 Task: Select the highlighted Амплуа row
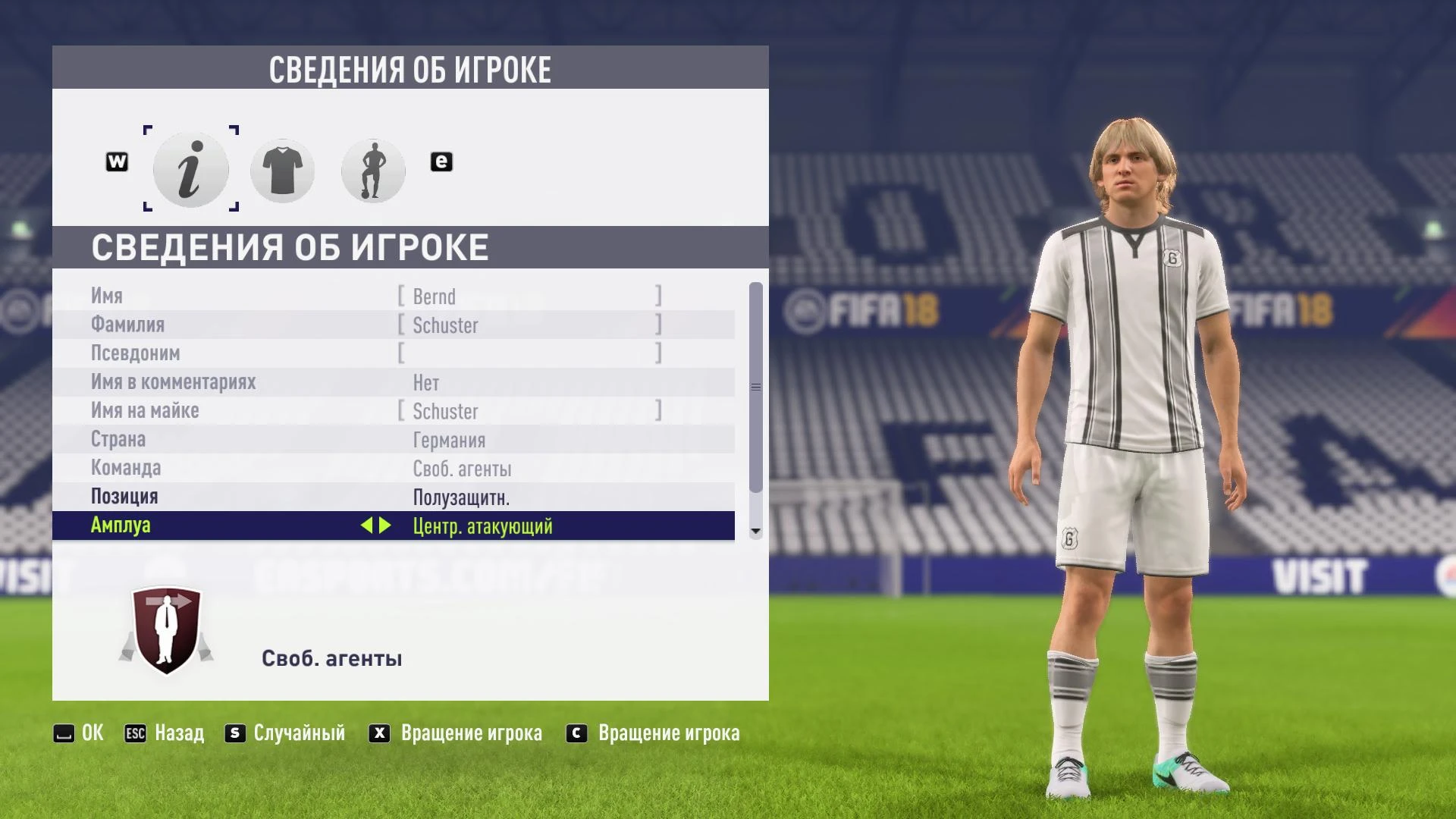(394, 526)
